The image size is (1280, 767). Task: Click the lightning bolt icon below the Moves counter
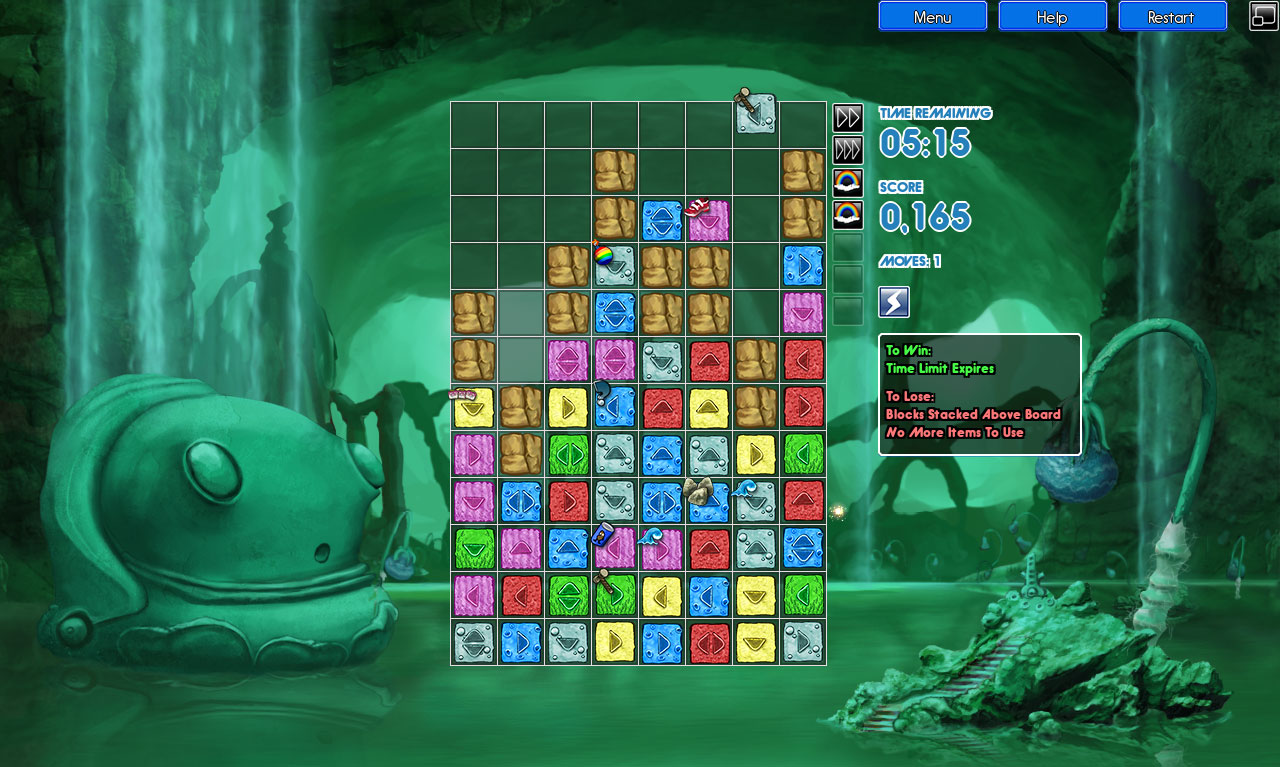(x=893, y=302)
